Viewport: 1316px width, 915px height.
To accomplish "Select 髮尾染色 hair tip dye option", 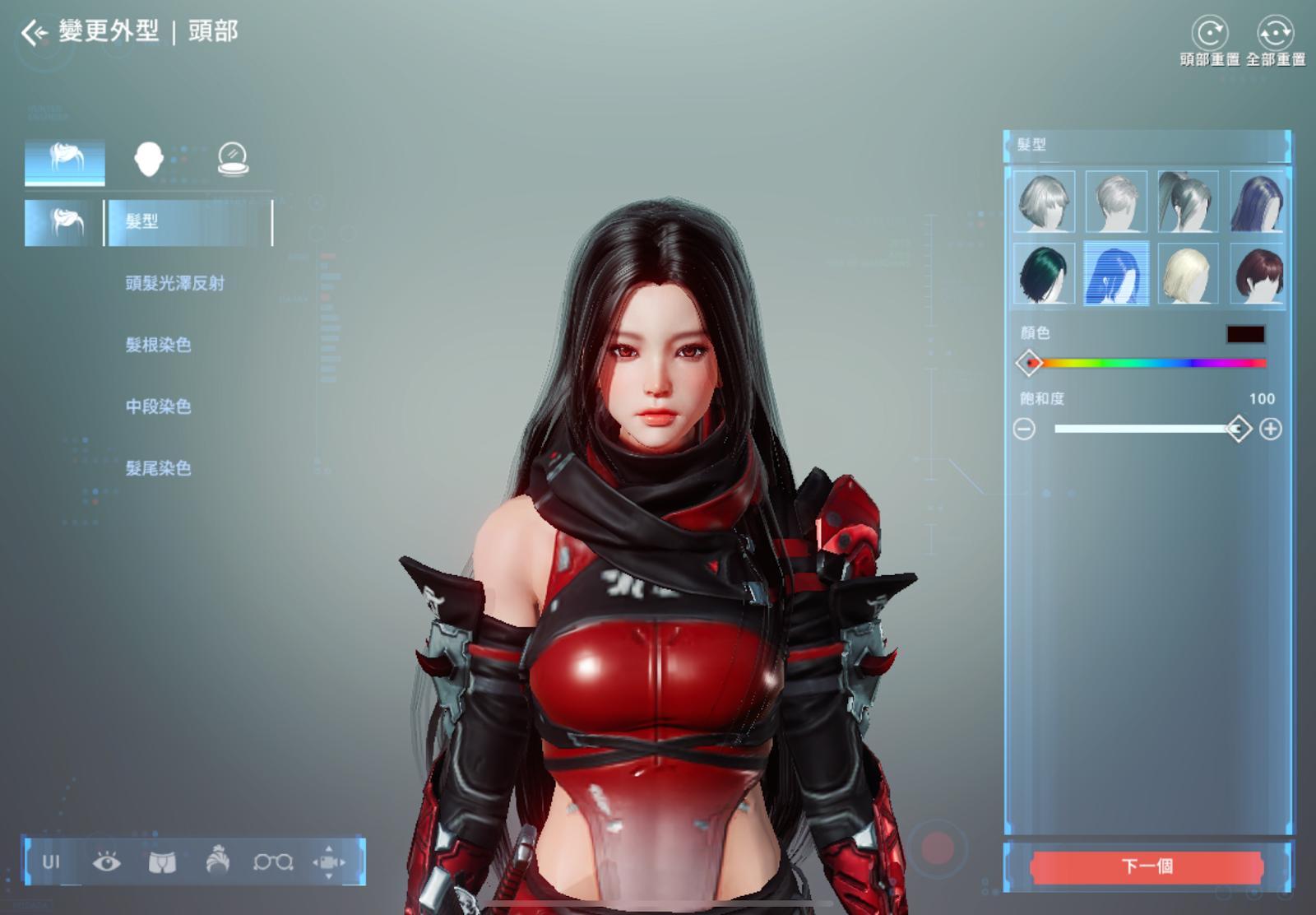I will (158, 468).
